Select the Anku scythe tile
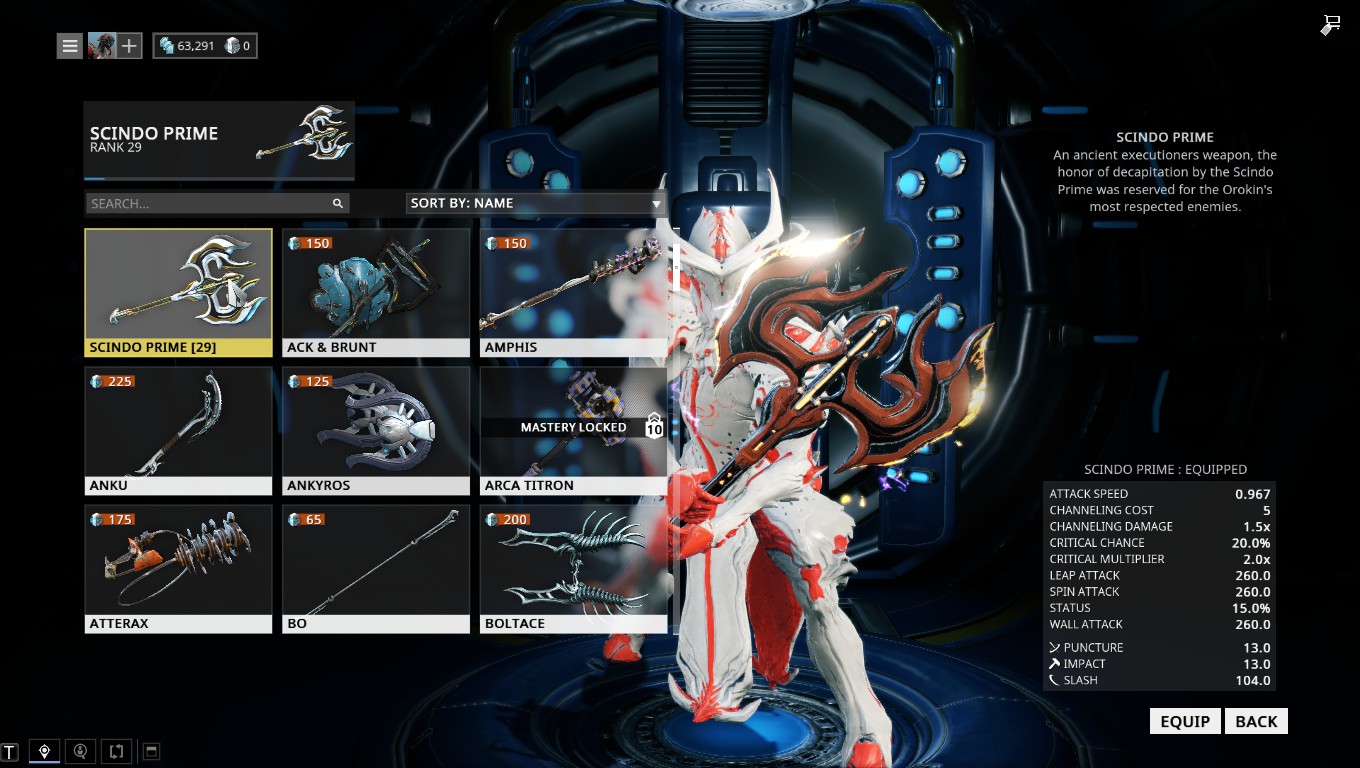 (178, 430)
